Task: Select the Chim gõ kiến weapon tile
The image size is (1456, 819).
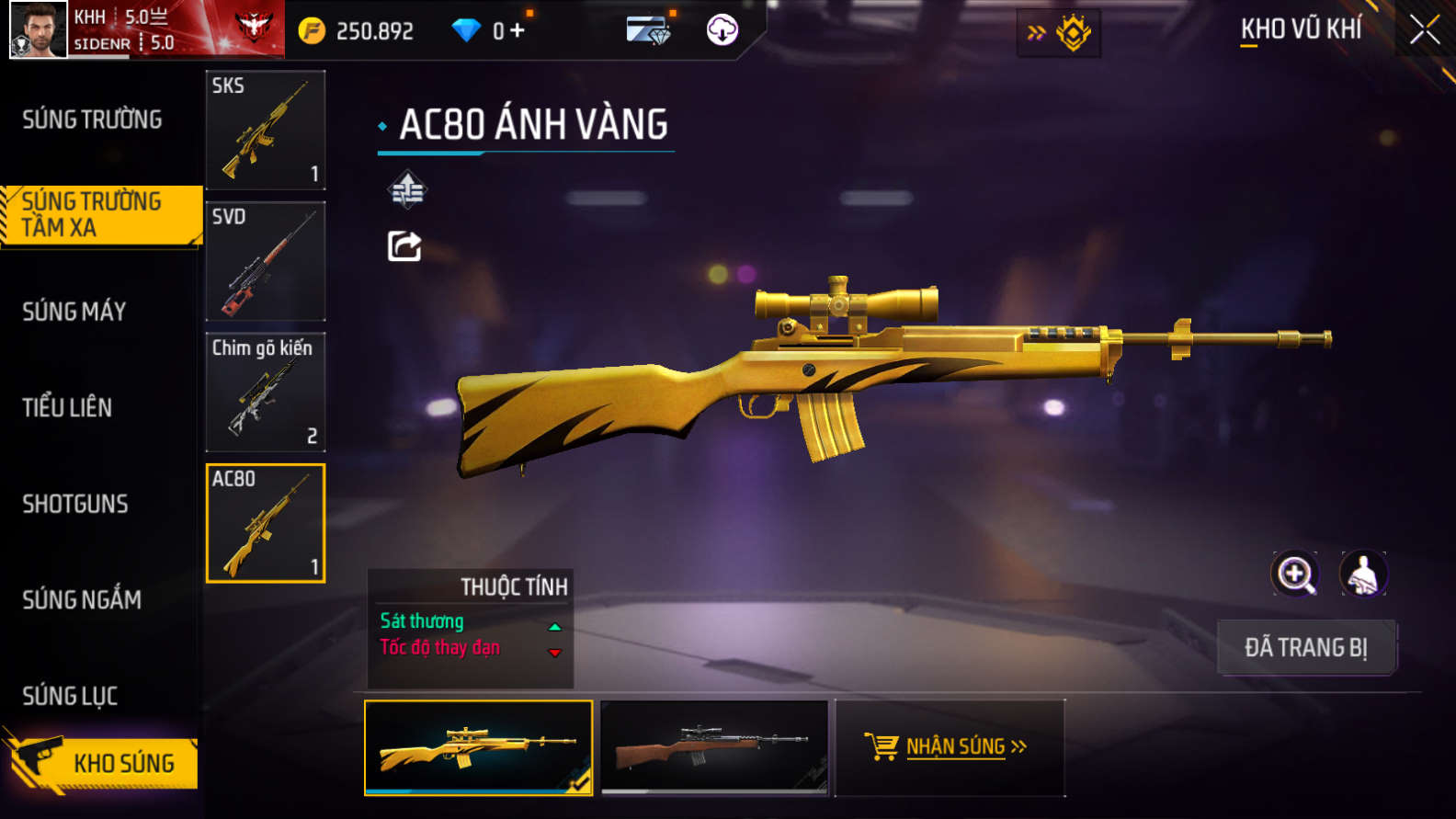Action: (x=266, y=392)
